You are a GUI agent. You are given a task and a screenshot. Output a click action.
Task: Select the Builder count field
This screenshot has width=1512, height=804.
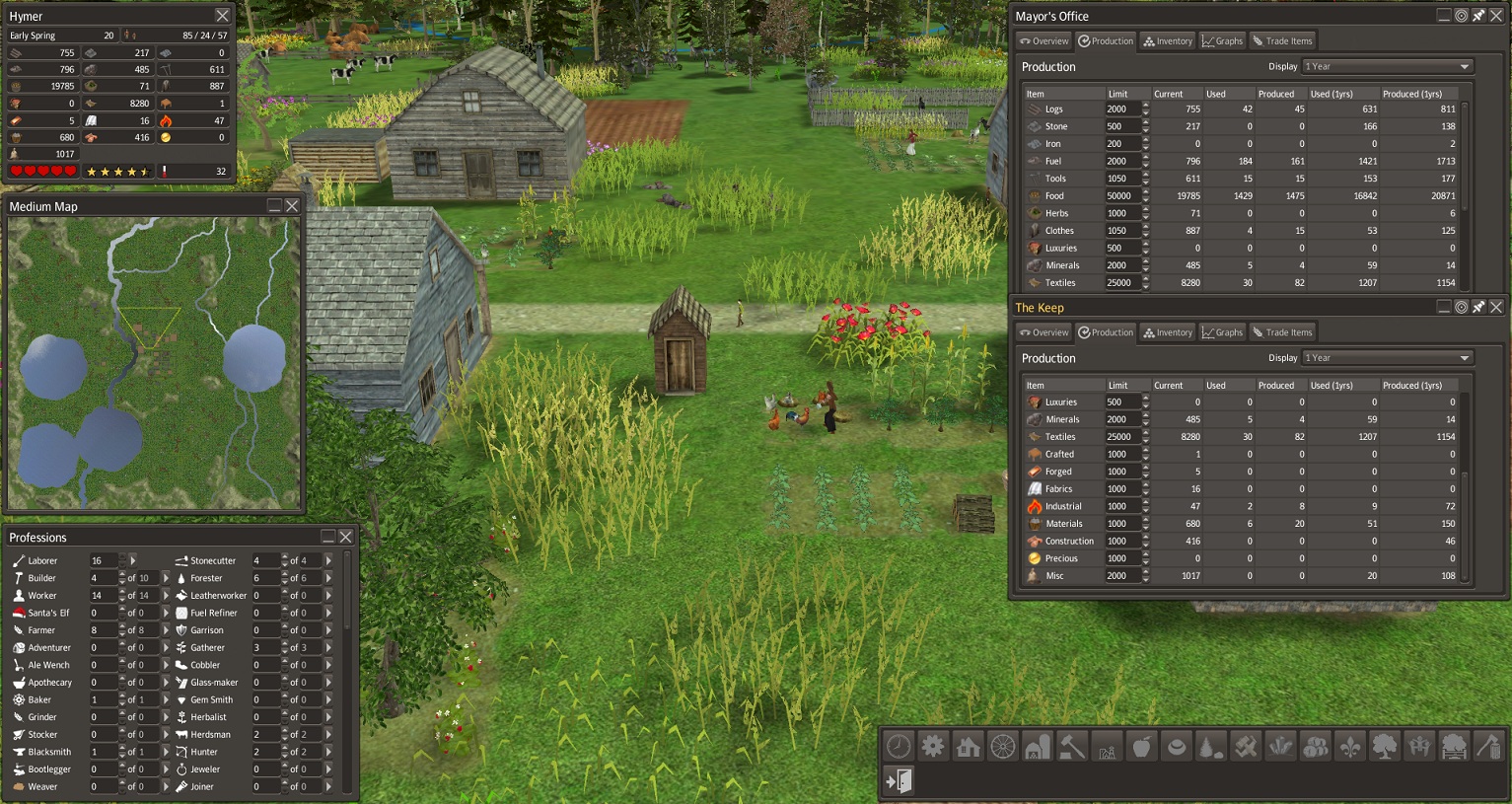[103, 578]
